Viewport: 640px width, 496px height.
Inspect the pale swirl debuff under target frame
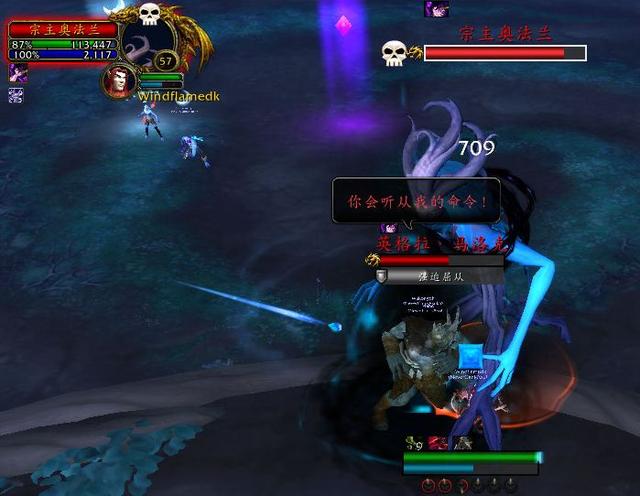[17, 95]
